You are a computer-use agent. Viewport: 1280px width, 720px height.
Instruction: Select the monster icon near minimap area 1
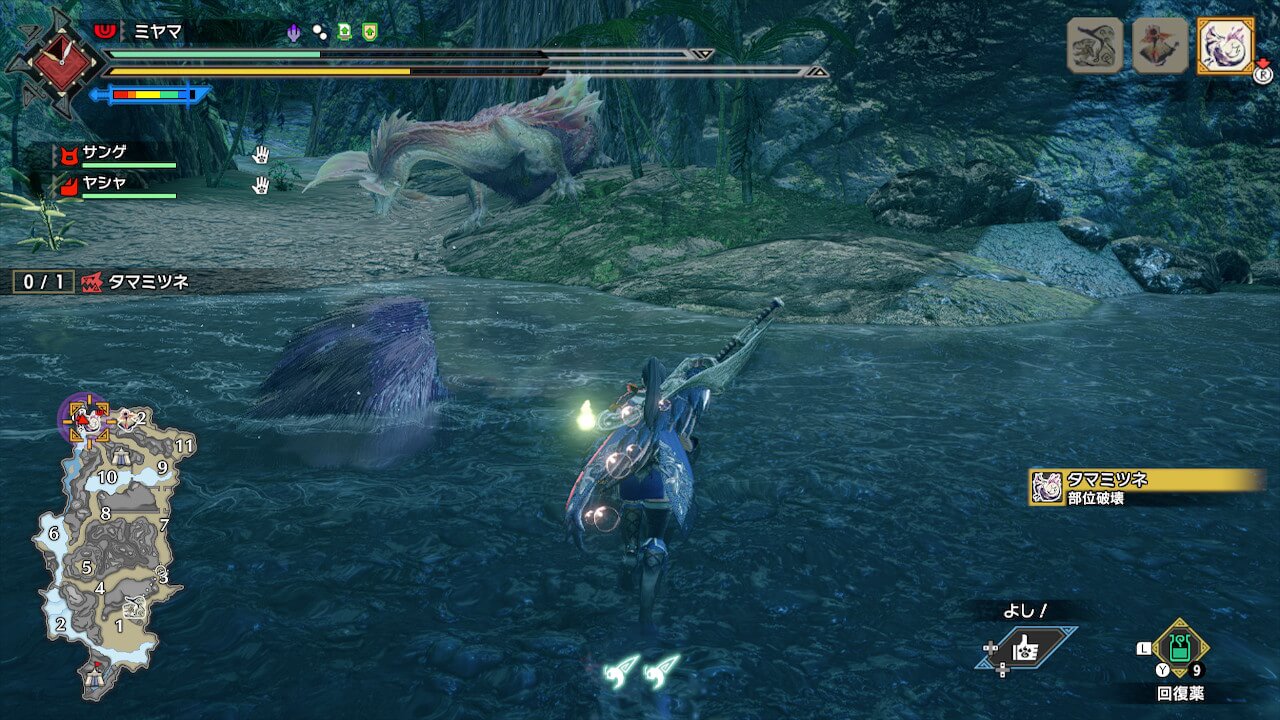[x=134, y=607]
